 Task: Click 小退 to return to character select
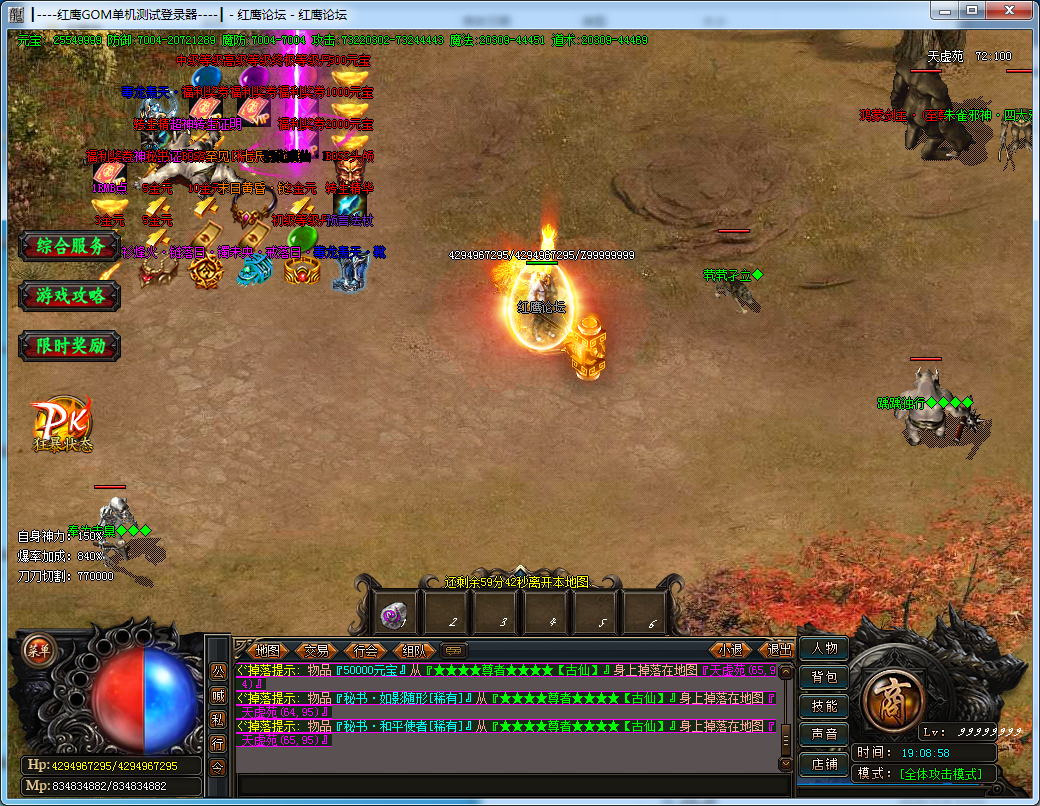pos(732,650)
